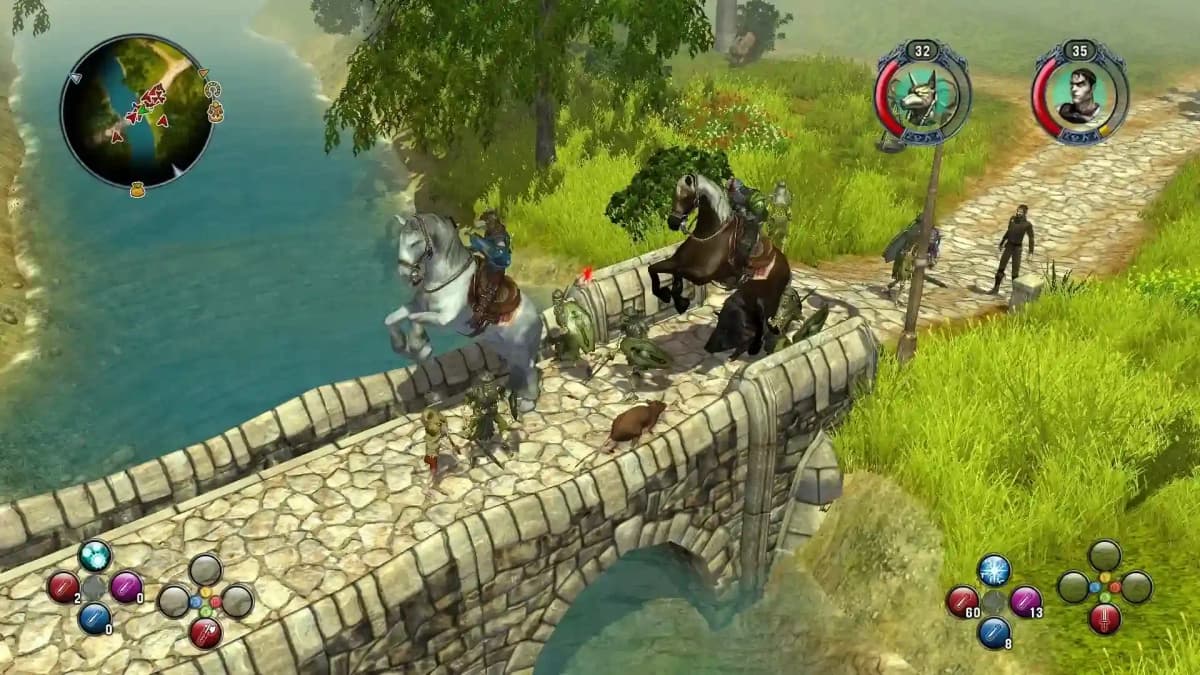The width and height of the screenshot is (1200, 675).
Task: Cast the blue frost burst ability
Action: click(994, 570)
